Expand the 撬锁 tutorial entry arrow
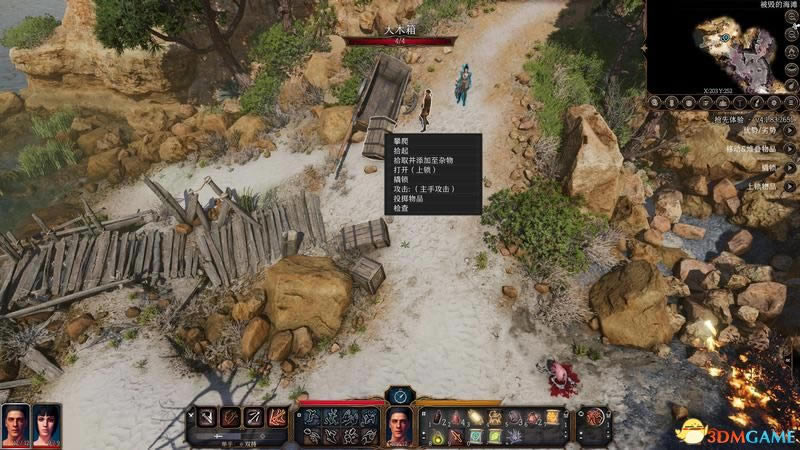 click(789, 169)
